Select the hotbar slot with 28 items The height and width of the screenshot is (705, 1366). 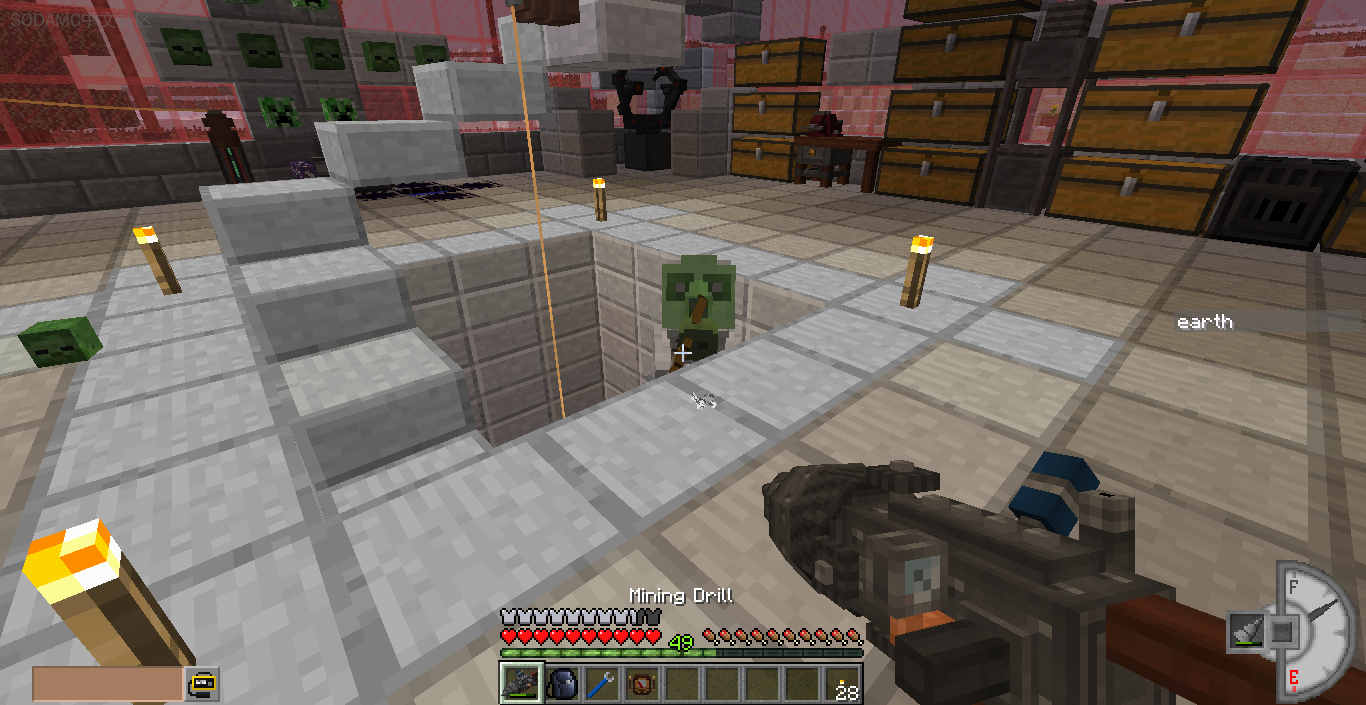(x=842, y=684)
